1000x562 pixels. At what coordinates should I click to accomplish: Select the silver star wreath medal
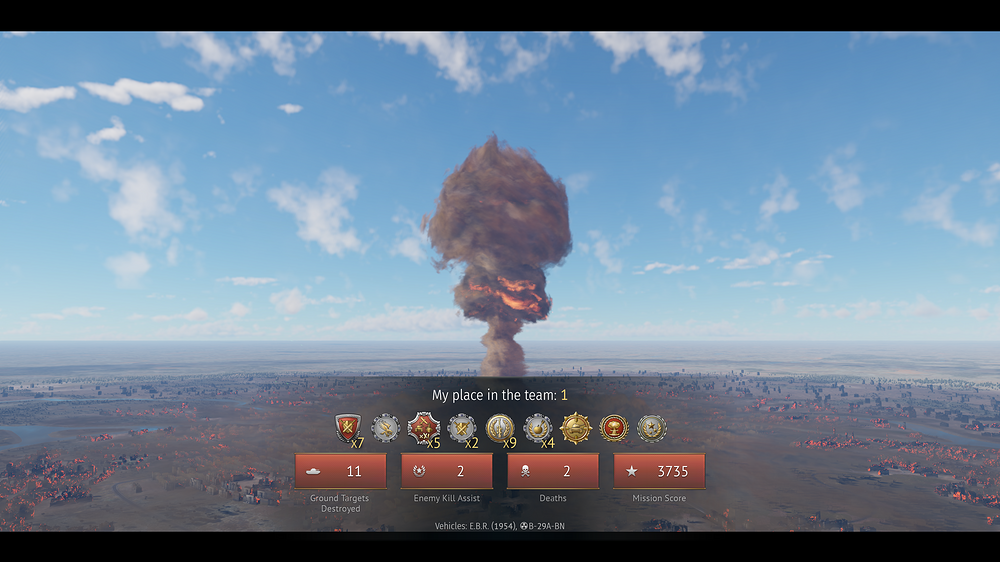[x=651, y=428]
